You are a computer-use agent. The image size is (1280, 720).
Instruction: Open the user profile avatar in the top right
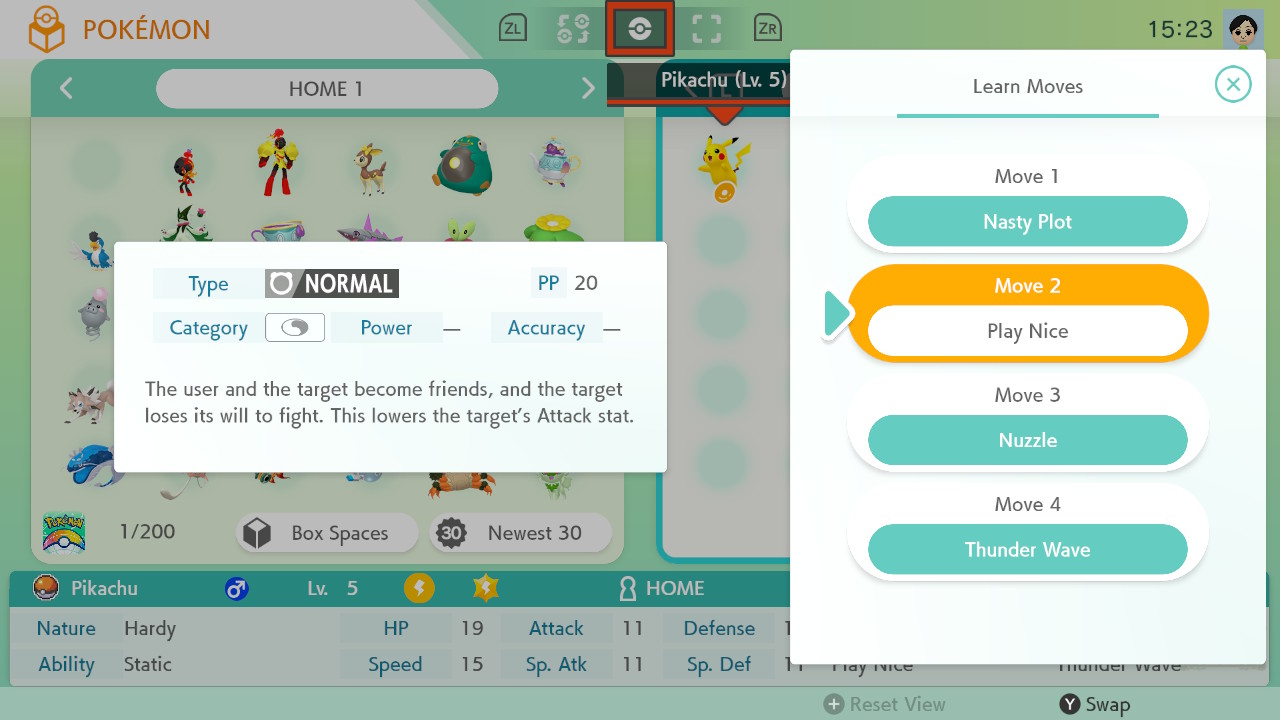(1246, 27)
